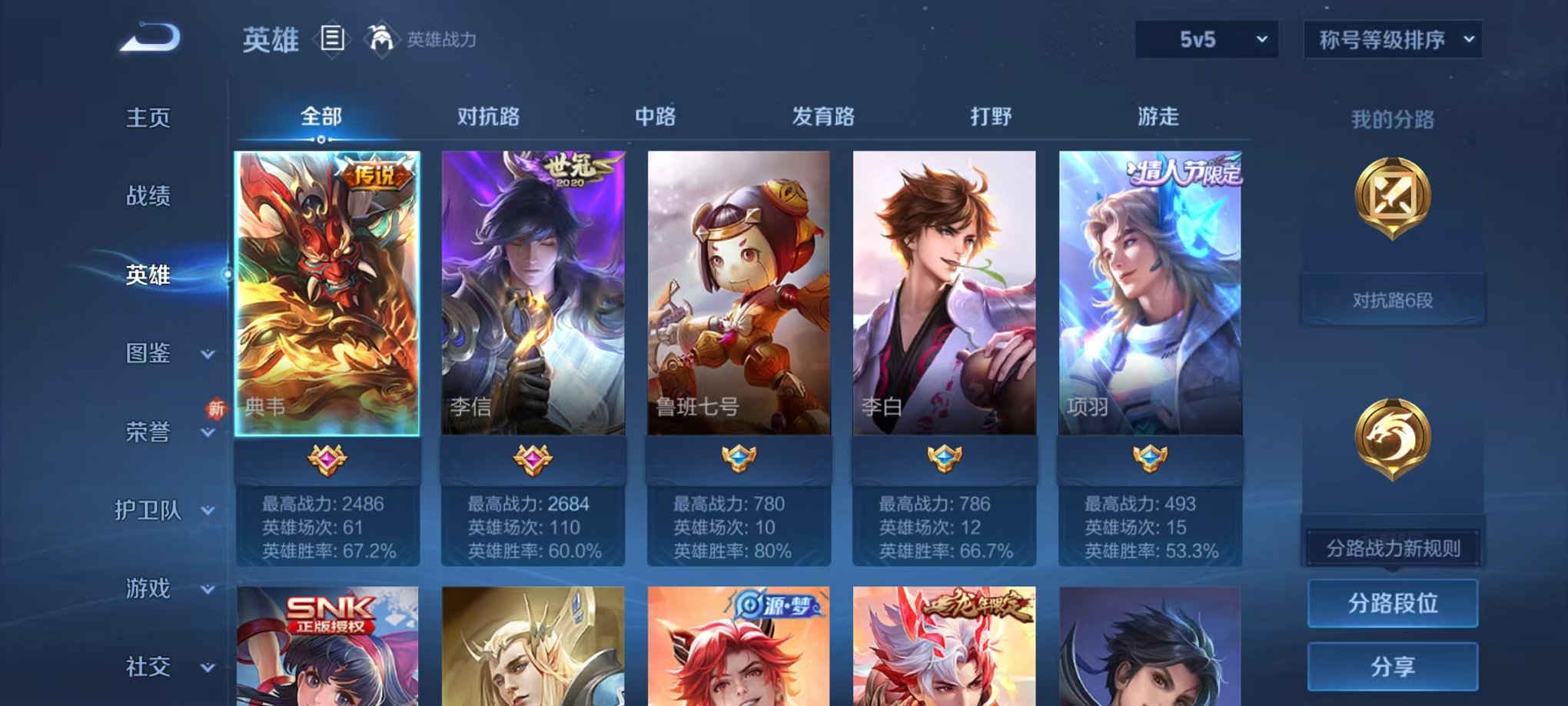Screen dimensions: 1568x706
Task: Select 战绩 in the left sidebar
Action: pos(147,198)
